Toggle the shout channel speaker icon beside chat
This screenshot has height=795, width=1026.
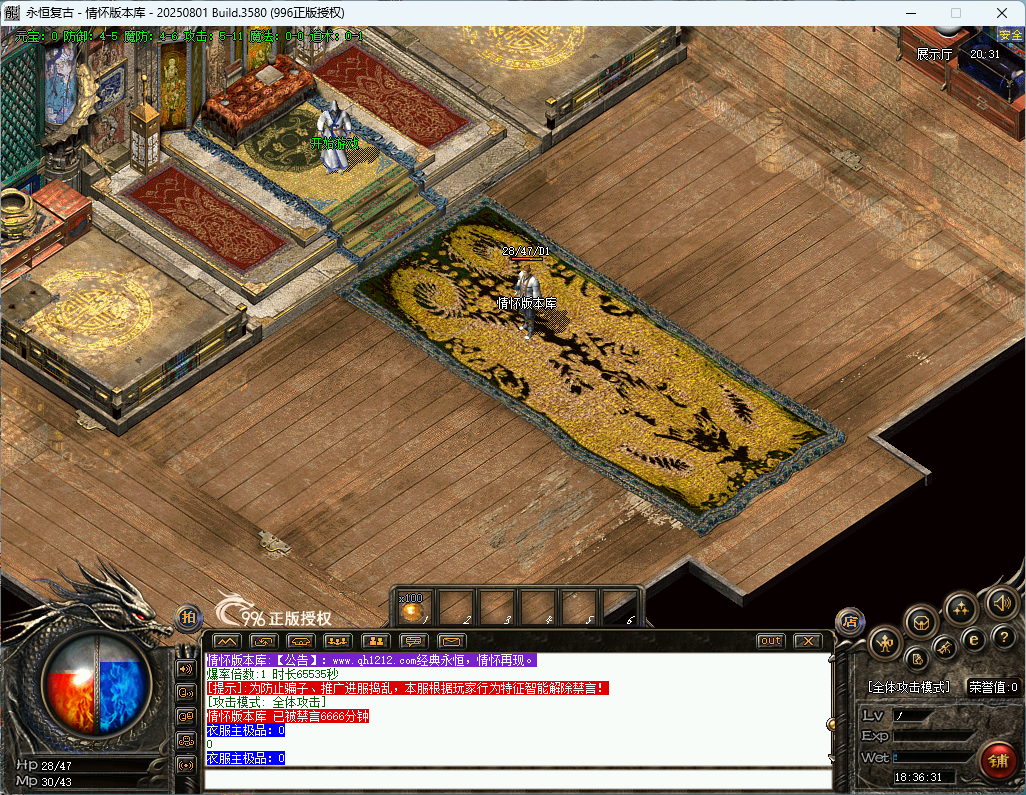click(x=185, y=668)
